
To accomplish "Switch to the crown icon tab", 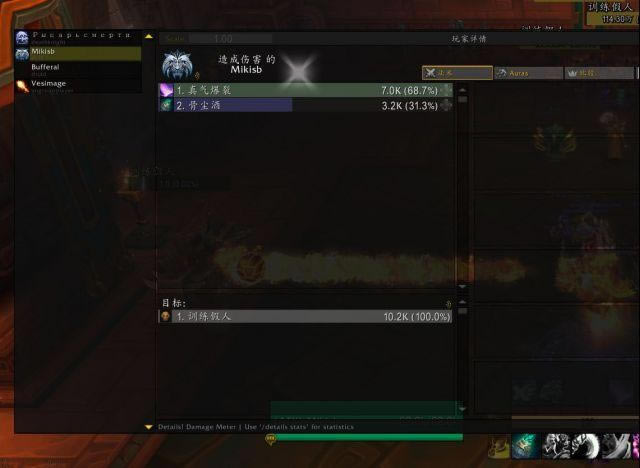I will (598, 73).
